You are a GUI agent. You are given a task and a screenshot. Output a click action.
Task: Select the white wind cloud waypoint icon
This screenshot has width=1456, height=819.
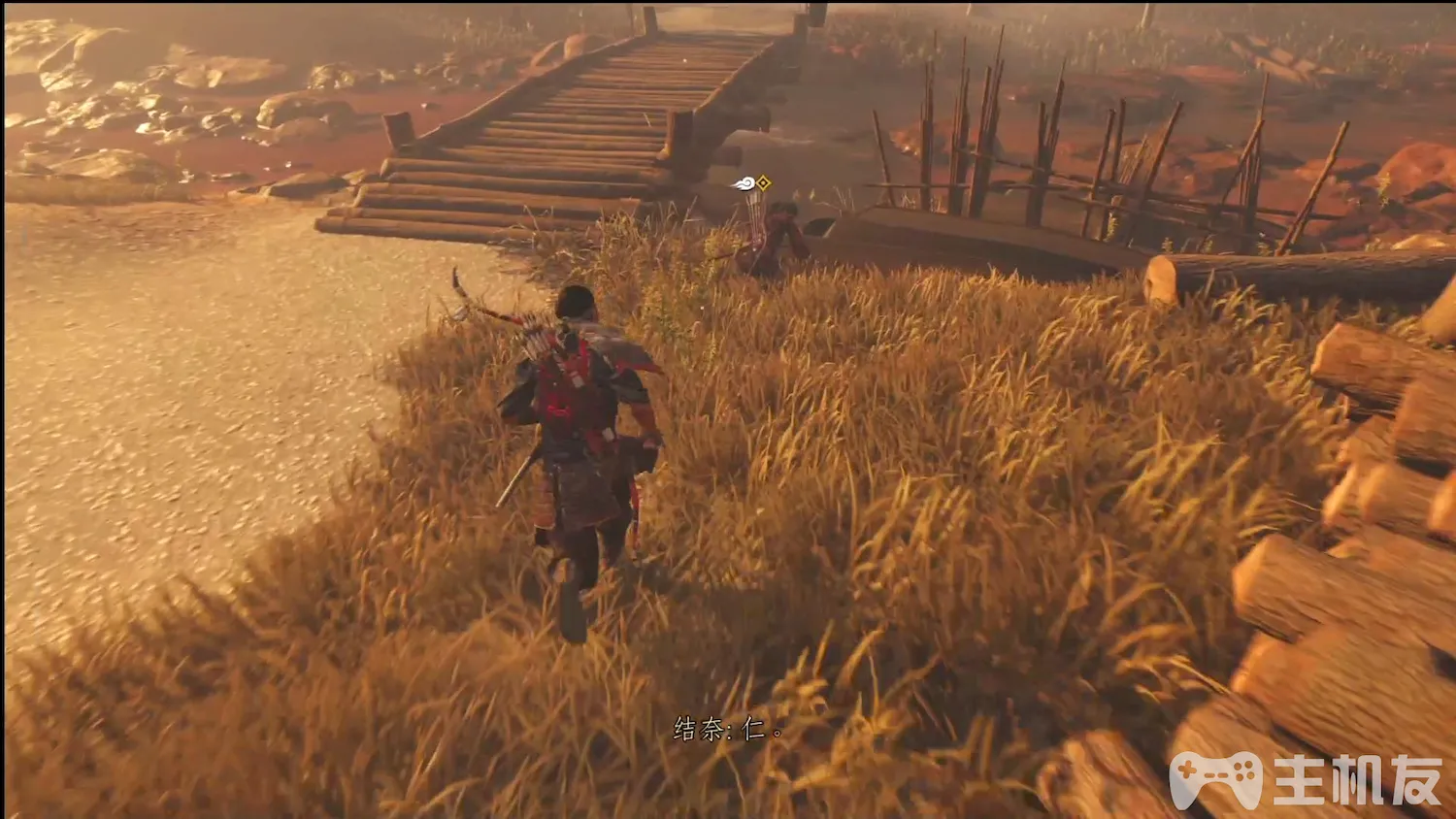click(x=745, y=183)
